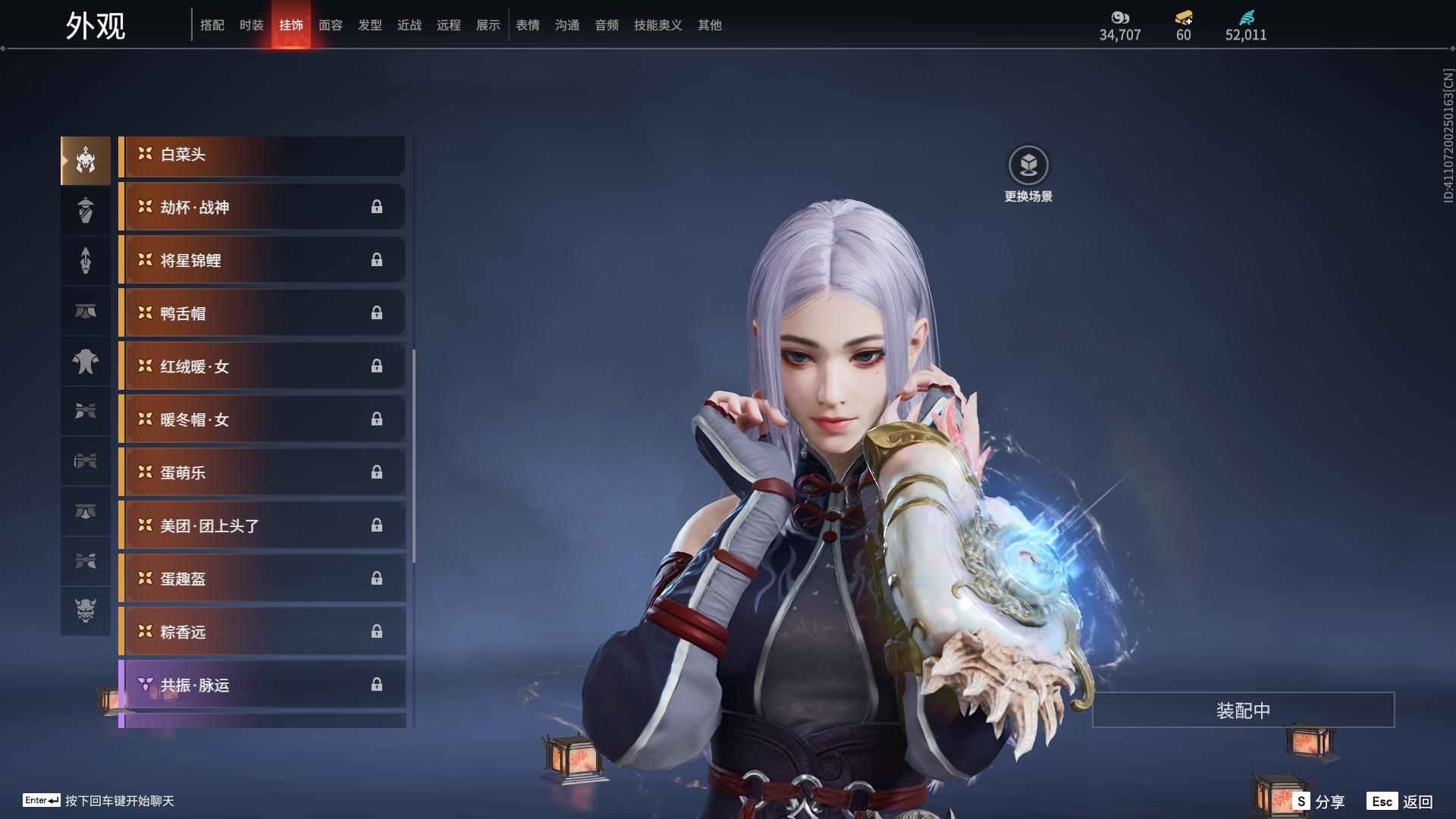Click 返回 to go back
This screenshot has height=819, width=1456.
pyautogui.click(x=1401, y=802)
